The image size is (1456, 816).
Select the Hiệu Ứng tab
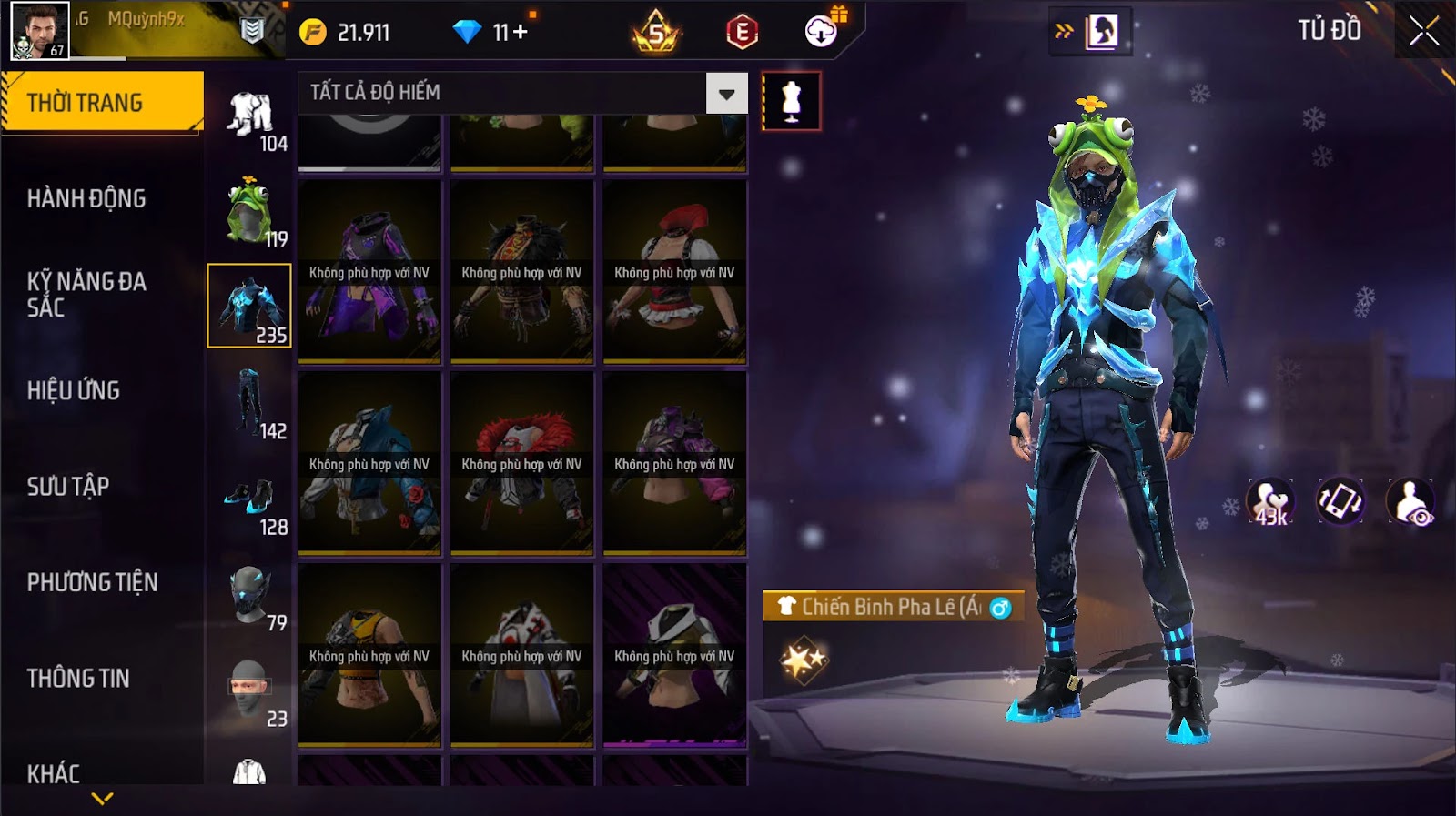(x=74, y=390)
